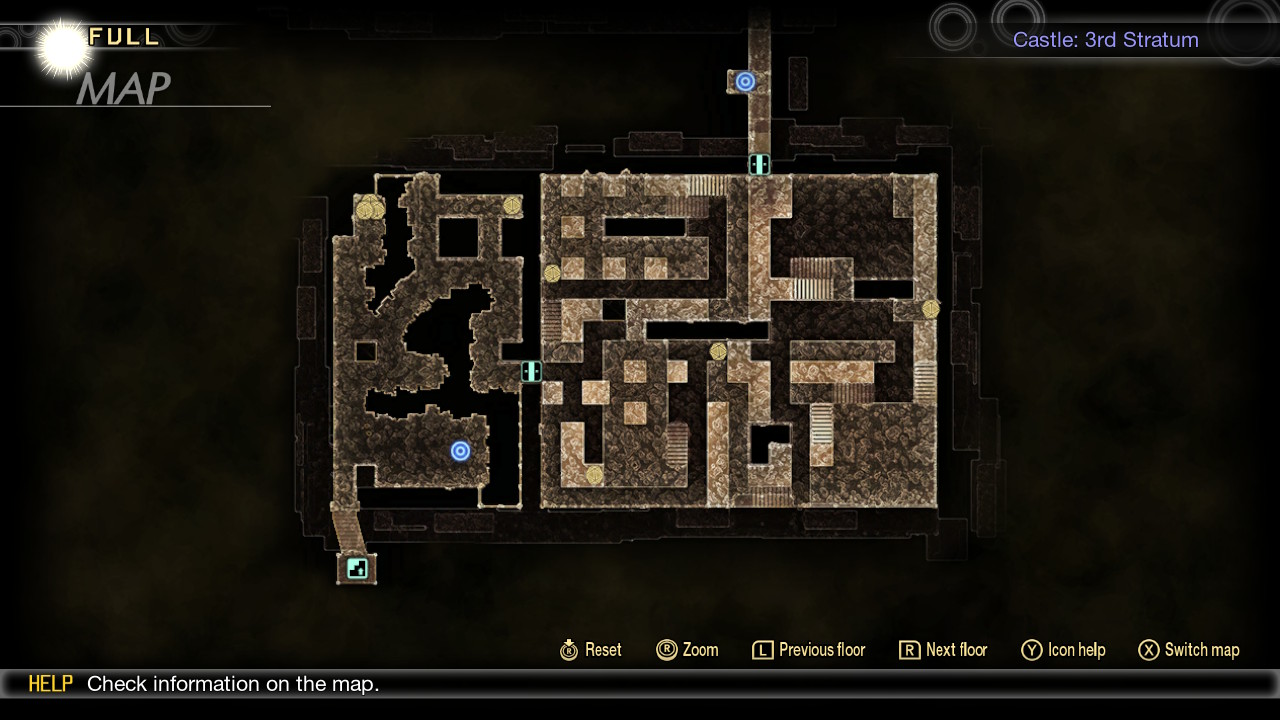Click the gold resource node in the central room

pos(717,352)
